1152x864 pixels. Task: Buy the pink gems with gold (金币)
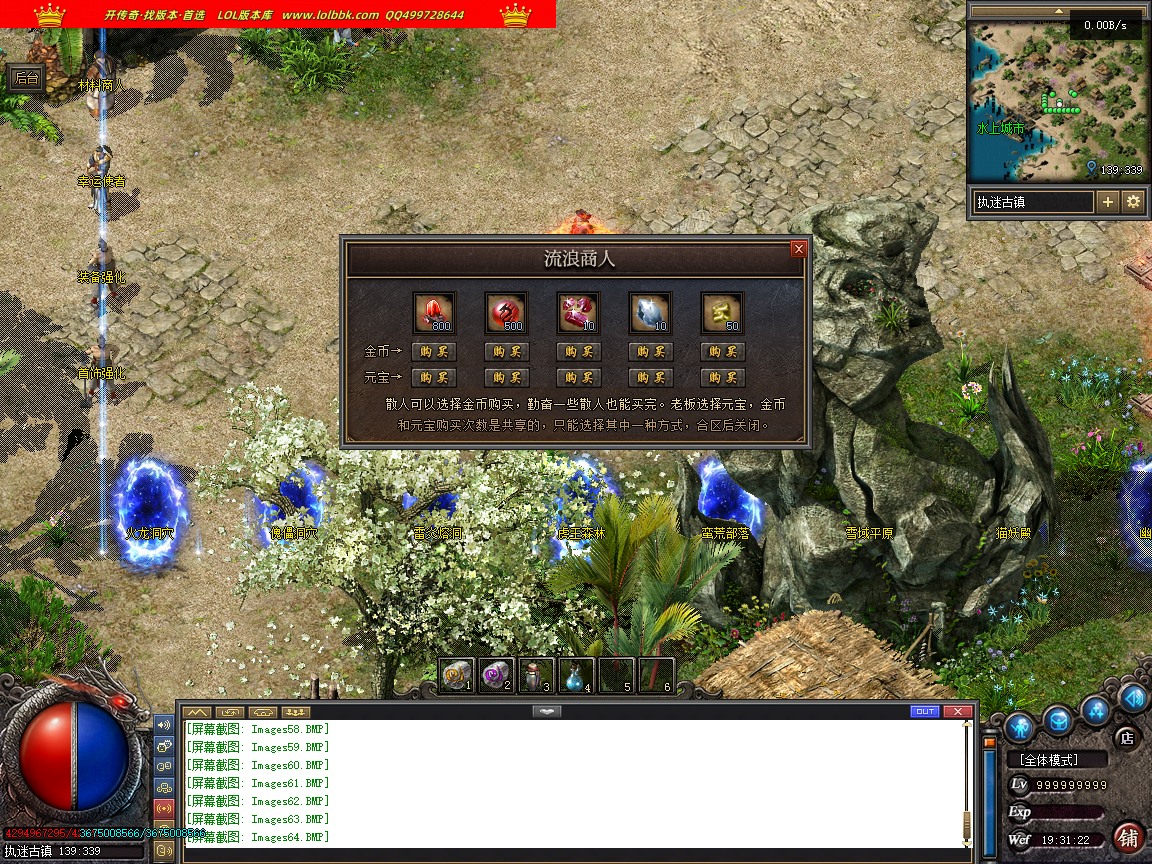click(x=578, y=352)
